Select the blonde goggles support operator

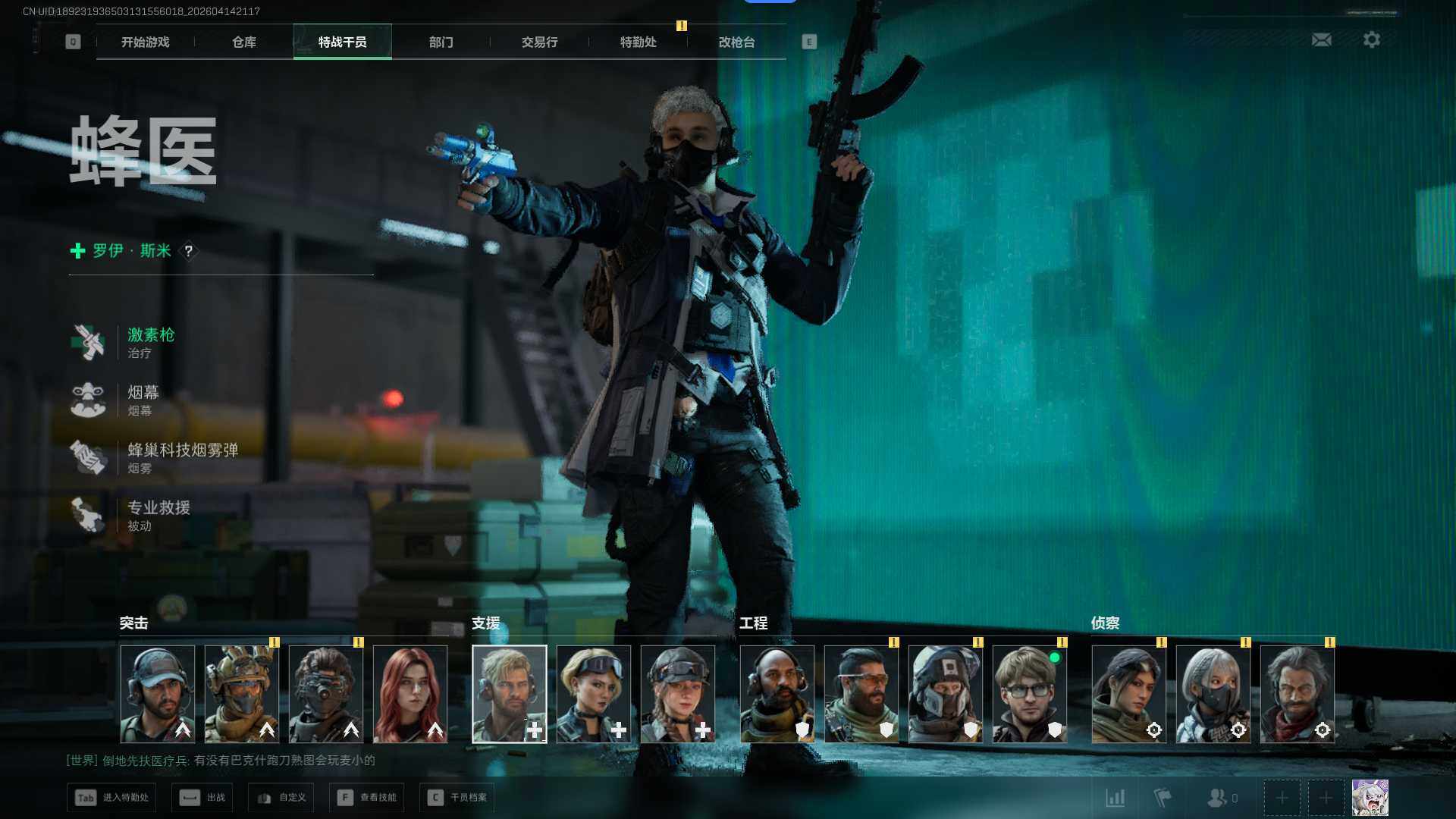coord(593,694)
